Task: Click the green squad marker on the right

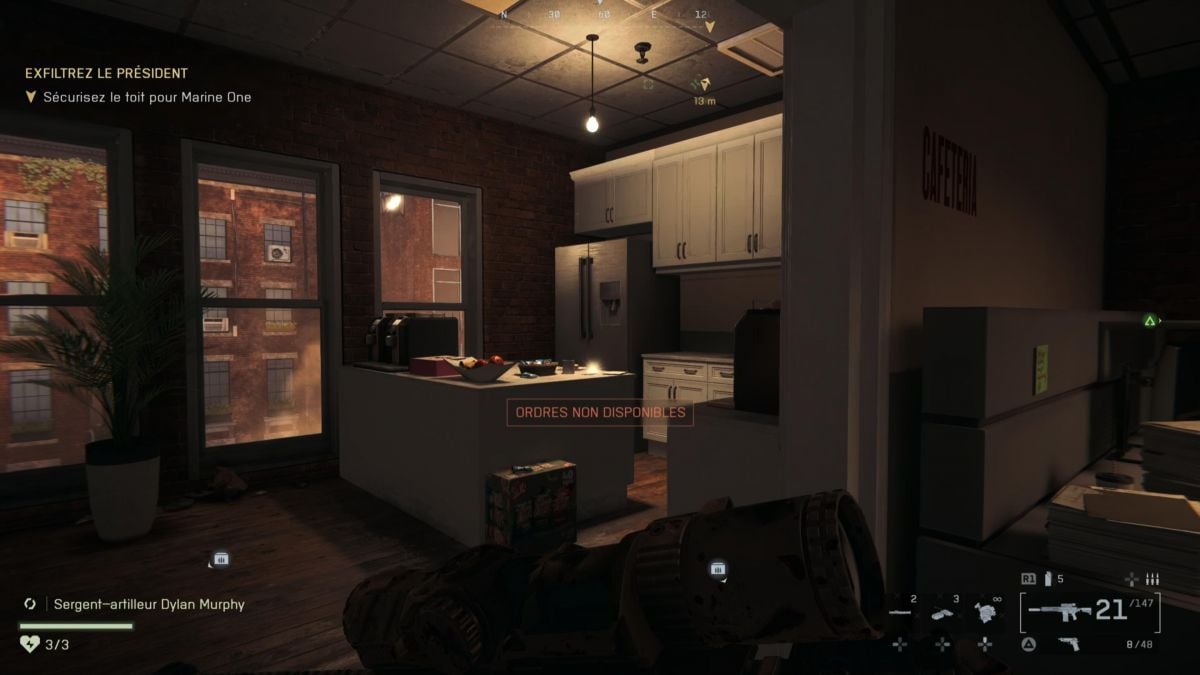Action: [x=1150, y=321]
